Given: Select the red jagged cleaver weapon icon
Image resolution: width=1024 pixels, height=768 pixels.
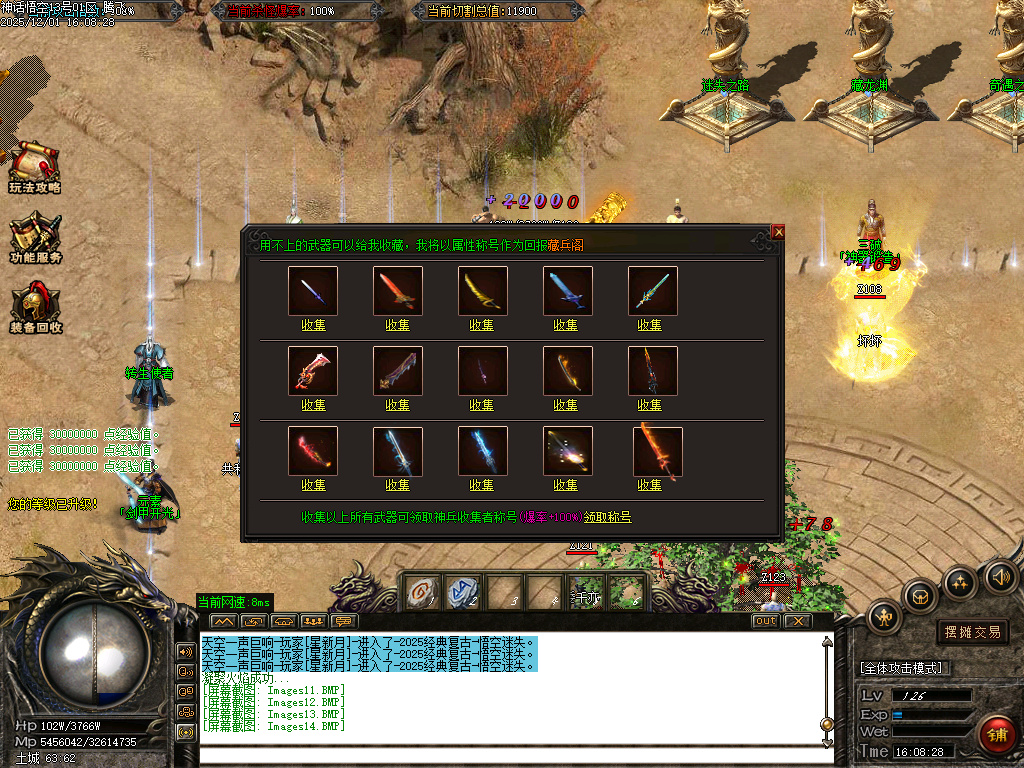Looking at the screenshot, I should point(313,371).
